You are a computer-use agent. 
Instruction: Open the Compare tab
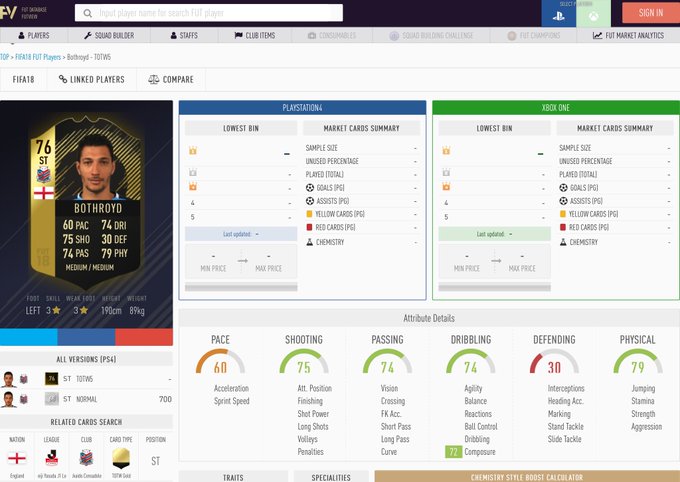coord(171,79)
